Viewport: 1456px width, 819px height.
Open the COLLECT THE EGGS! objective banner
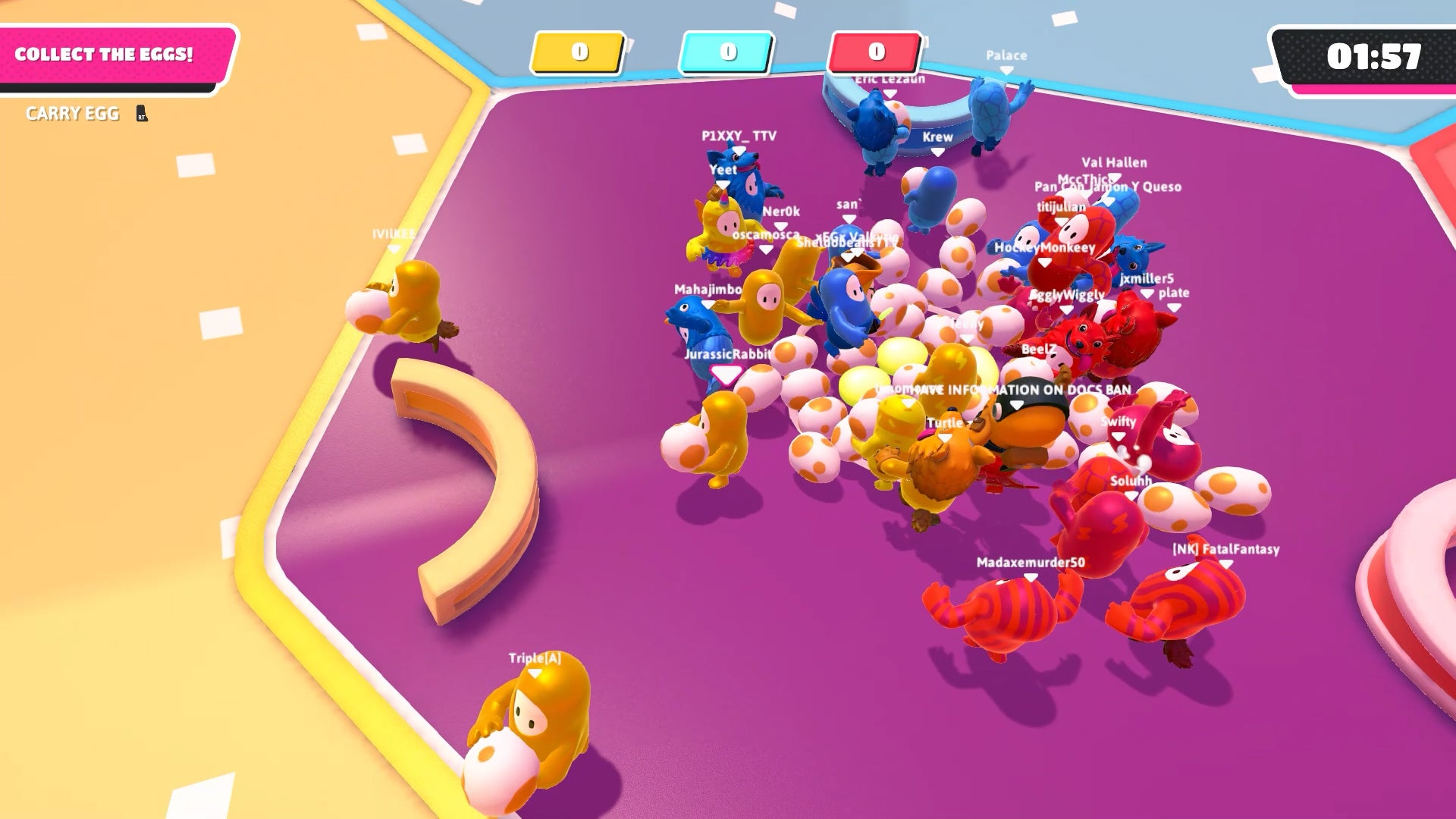(106, 53)
